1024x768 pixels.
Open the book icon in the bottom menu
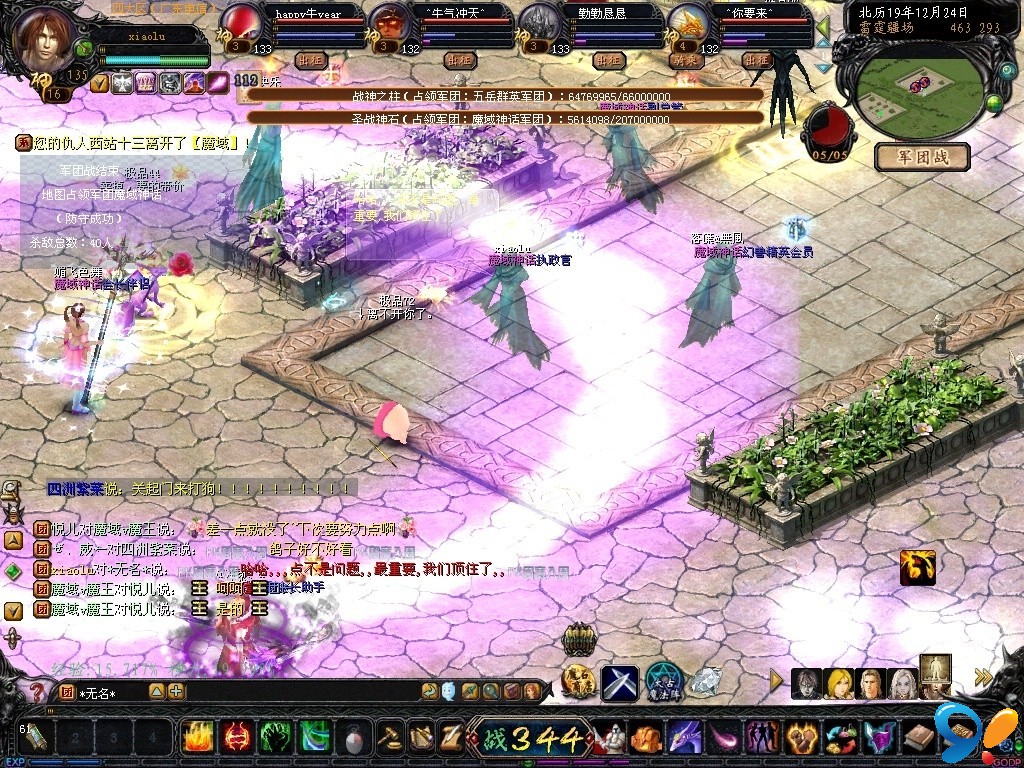click(919, 740)
